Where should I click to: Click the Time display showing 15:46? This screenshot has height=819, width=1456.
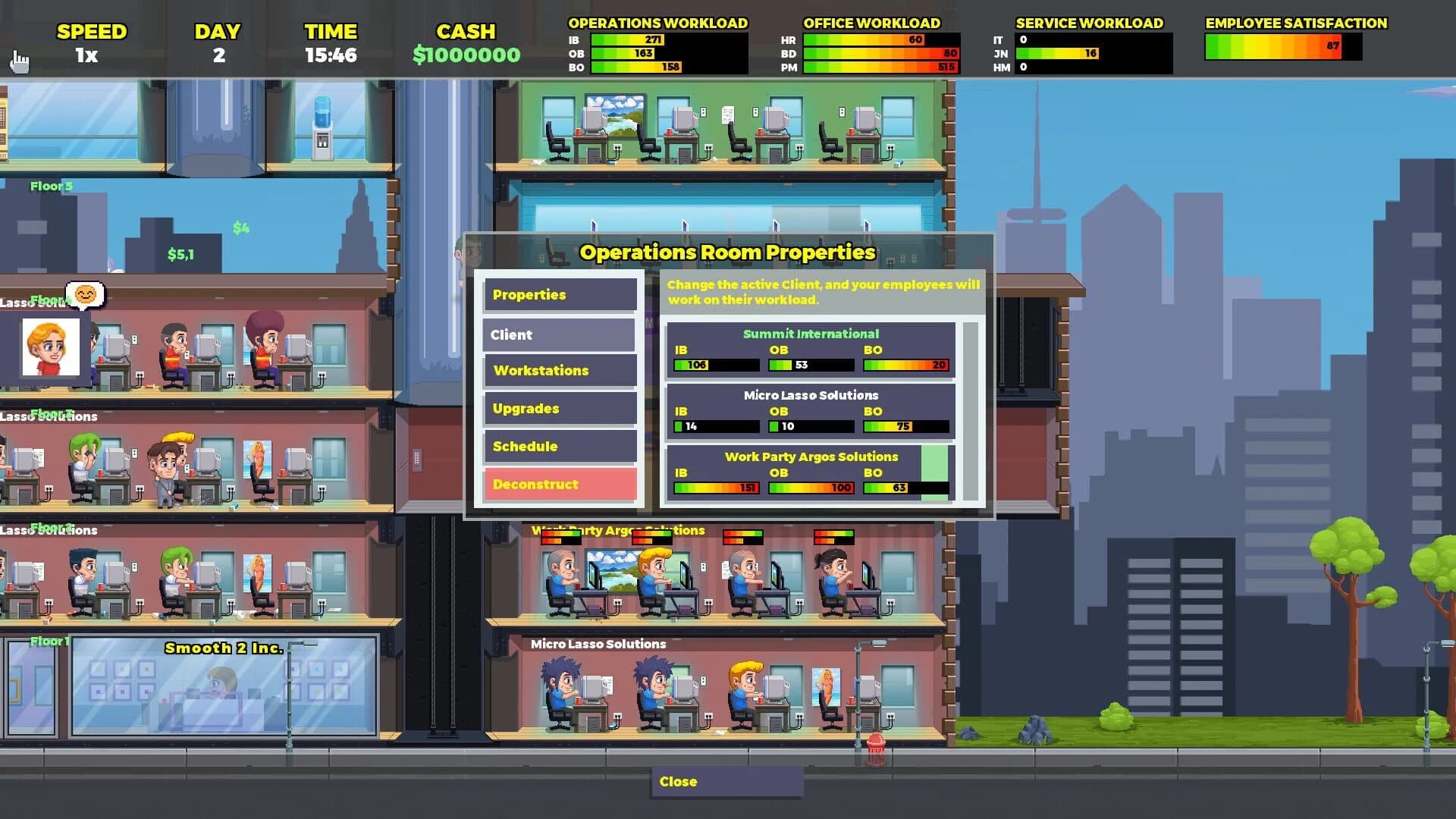click(x=331, y=54)
